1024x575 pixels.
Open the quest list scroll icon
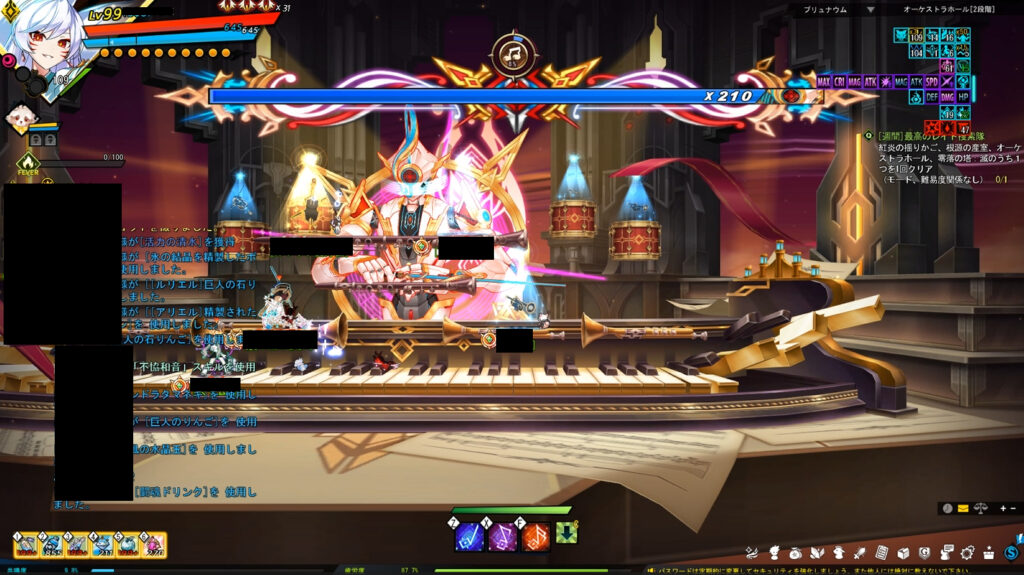(881, 552)
